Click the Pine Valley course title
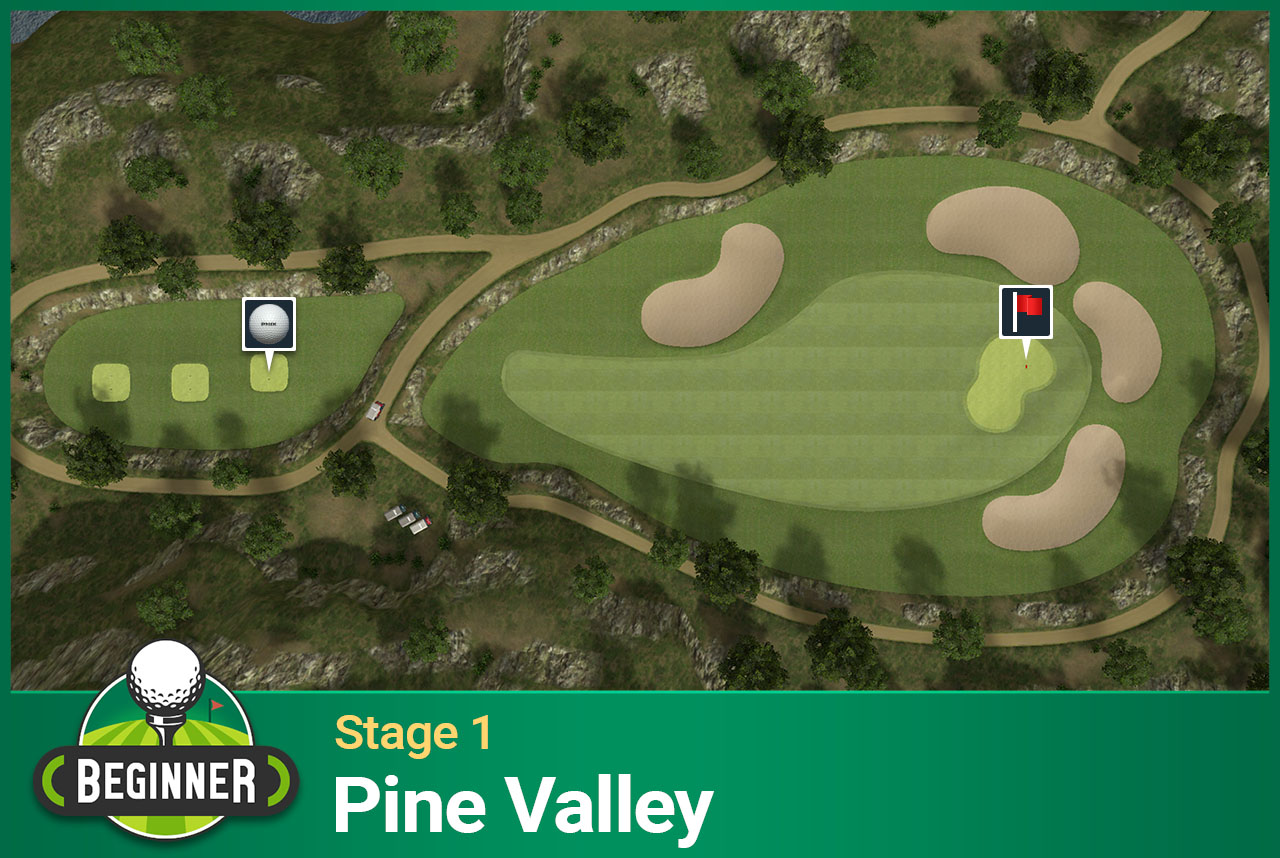Screen dimensions: 1280x858 (523, 801)
